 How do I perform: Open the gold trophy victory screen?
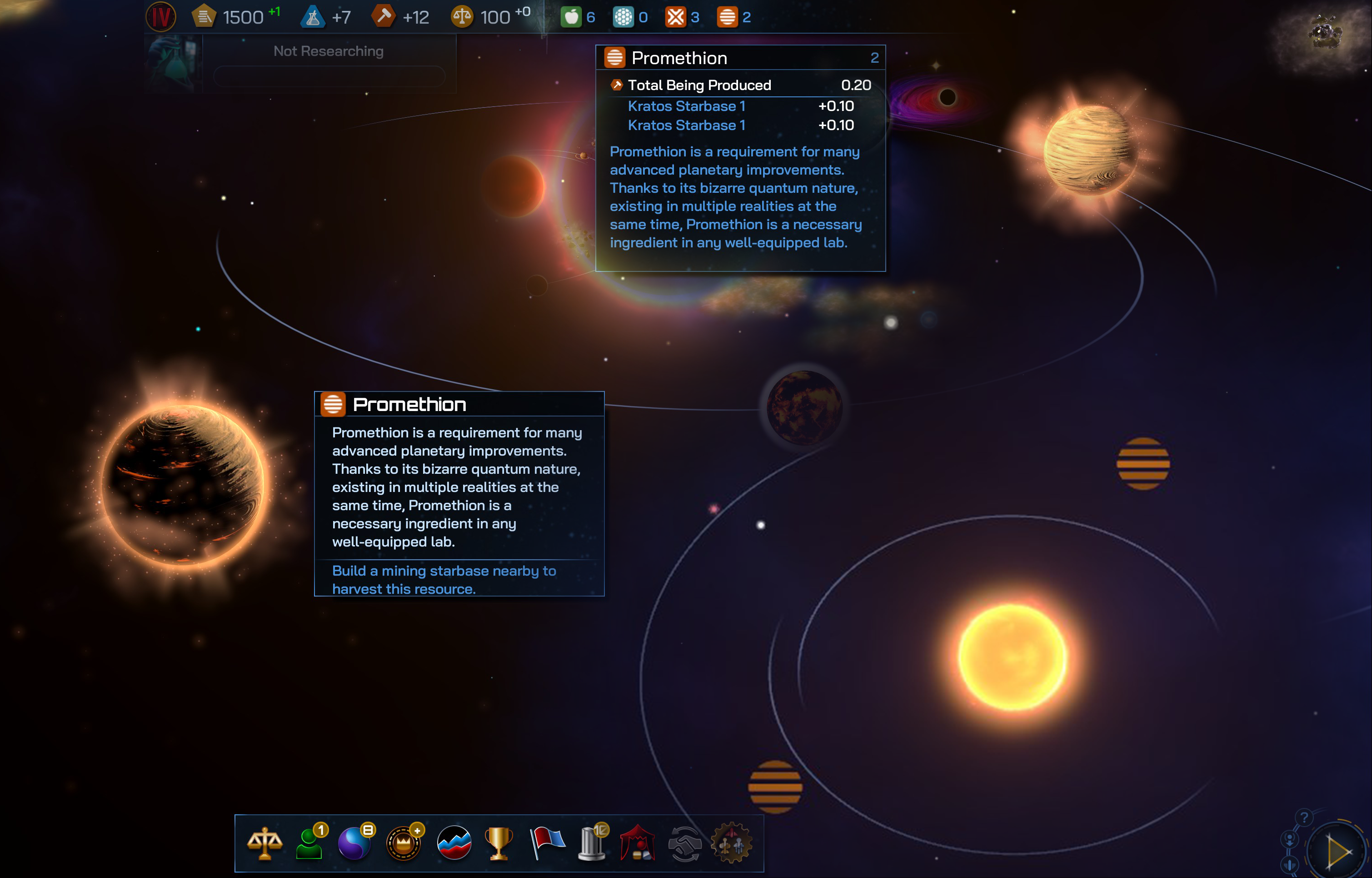[x=499, y=843]
